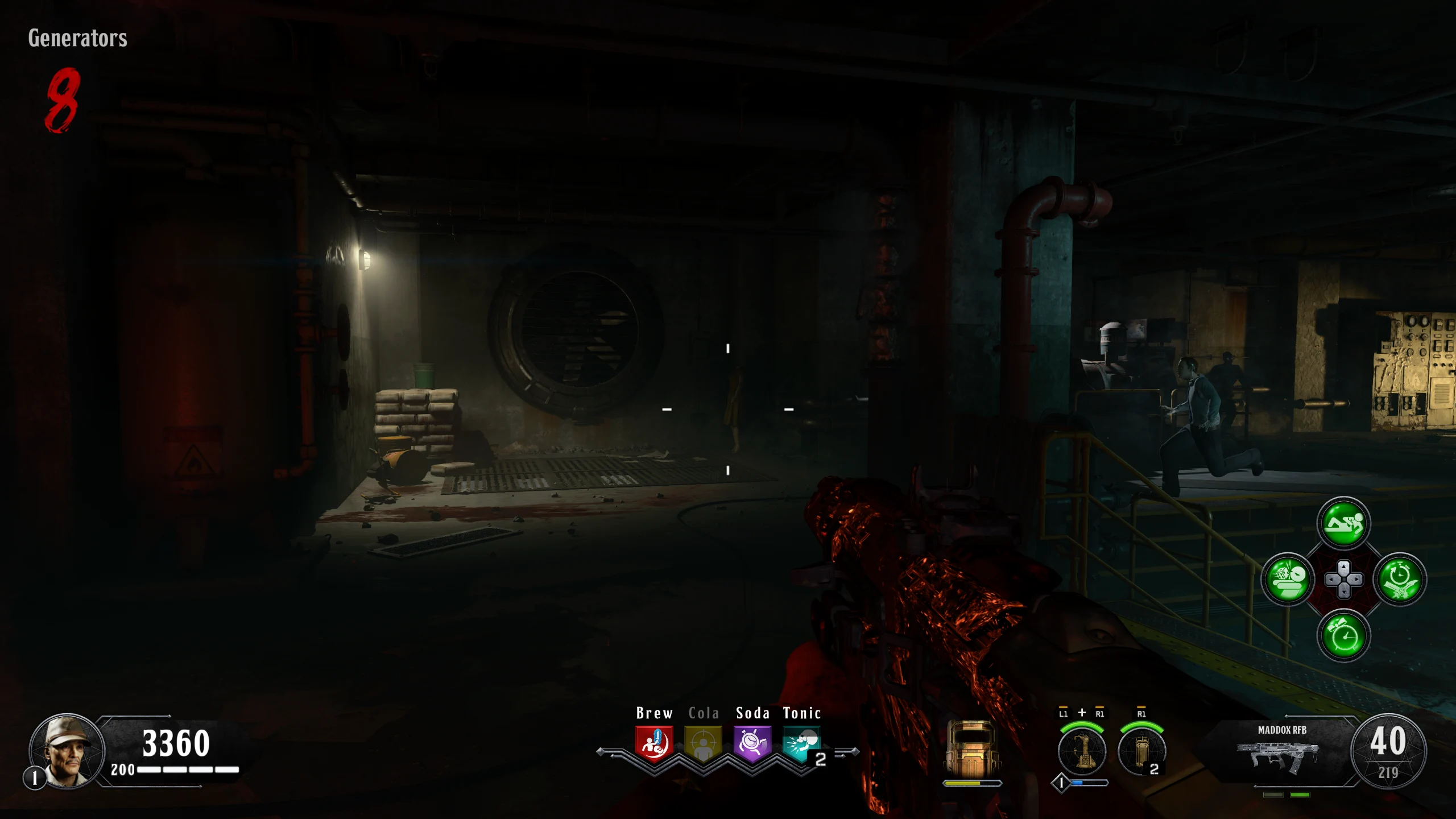The height and width of the screenshot is (819, 1456).
Task: Click the player character portrait
Action: tap(67, 751)
